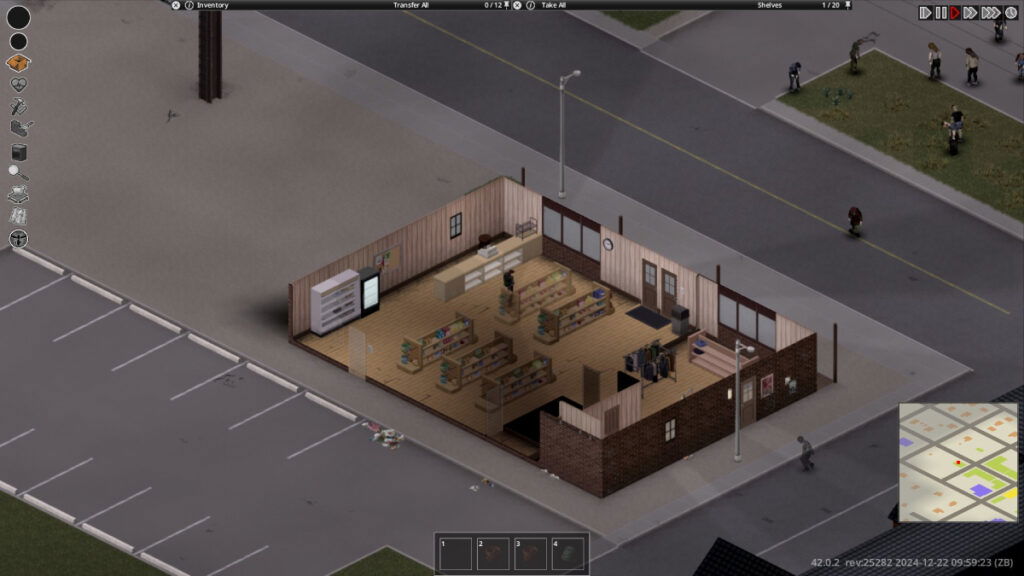The height and width of the screenshot is (576, 1024).
Task: Open the city minimap
Action: 957,462
